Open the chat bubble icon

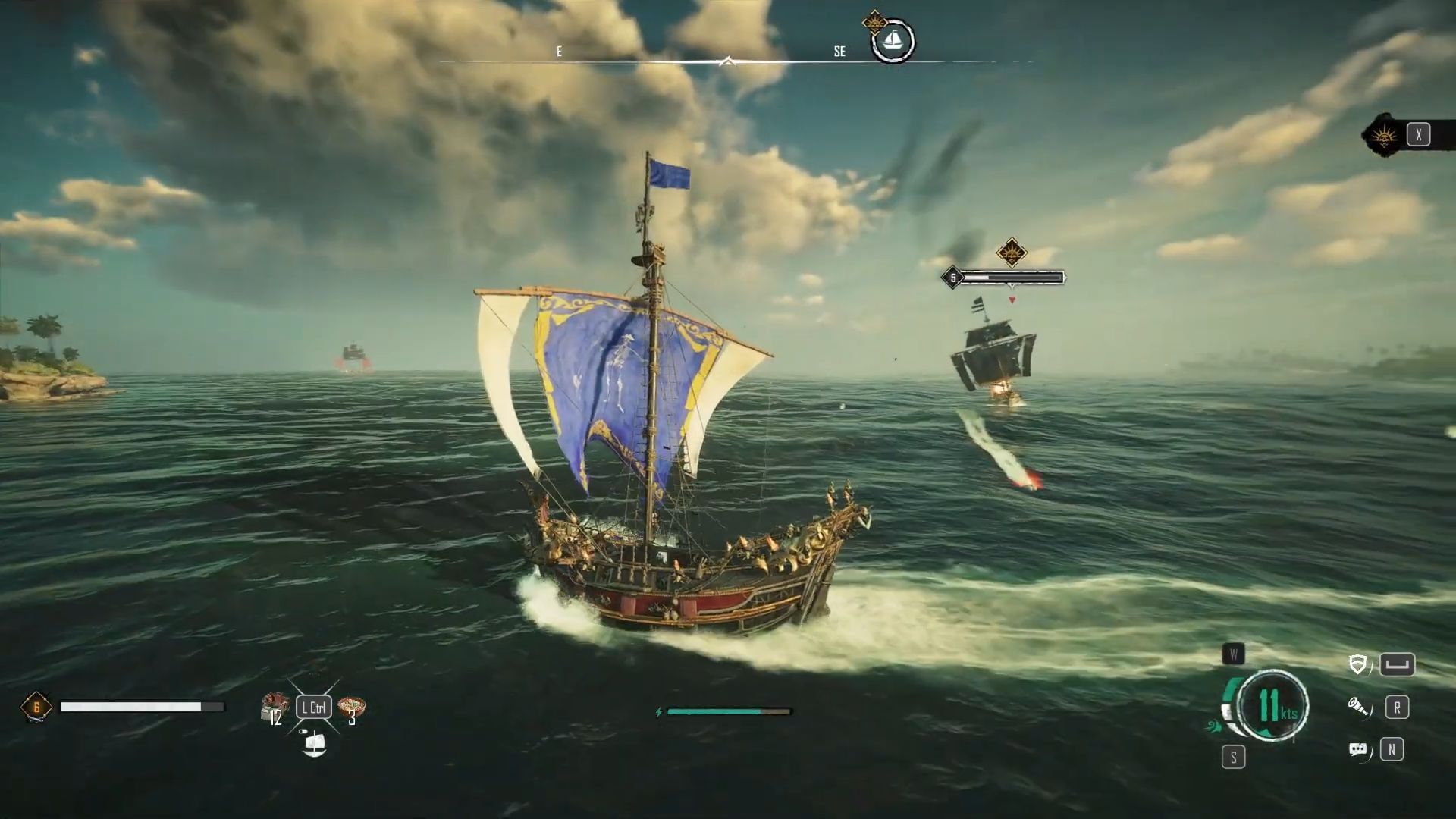pos(1358,750)
